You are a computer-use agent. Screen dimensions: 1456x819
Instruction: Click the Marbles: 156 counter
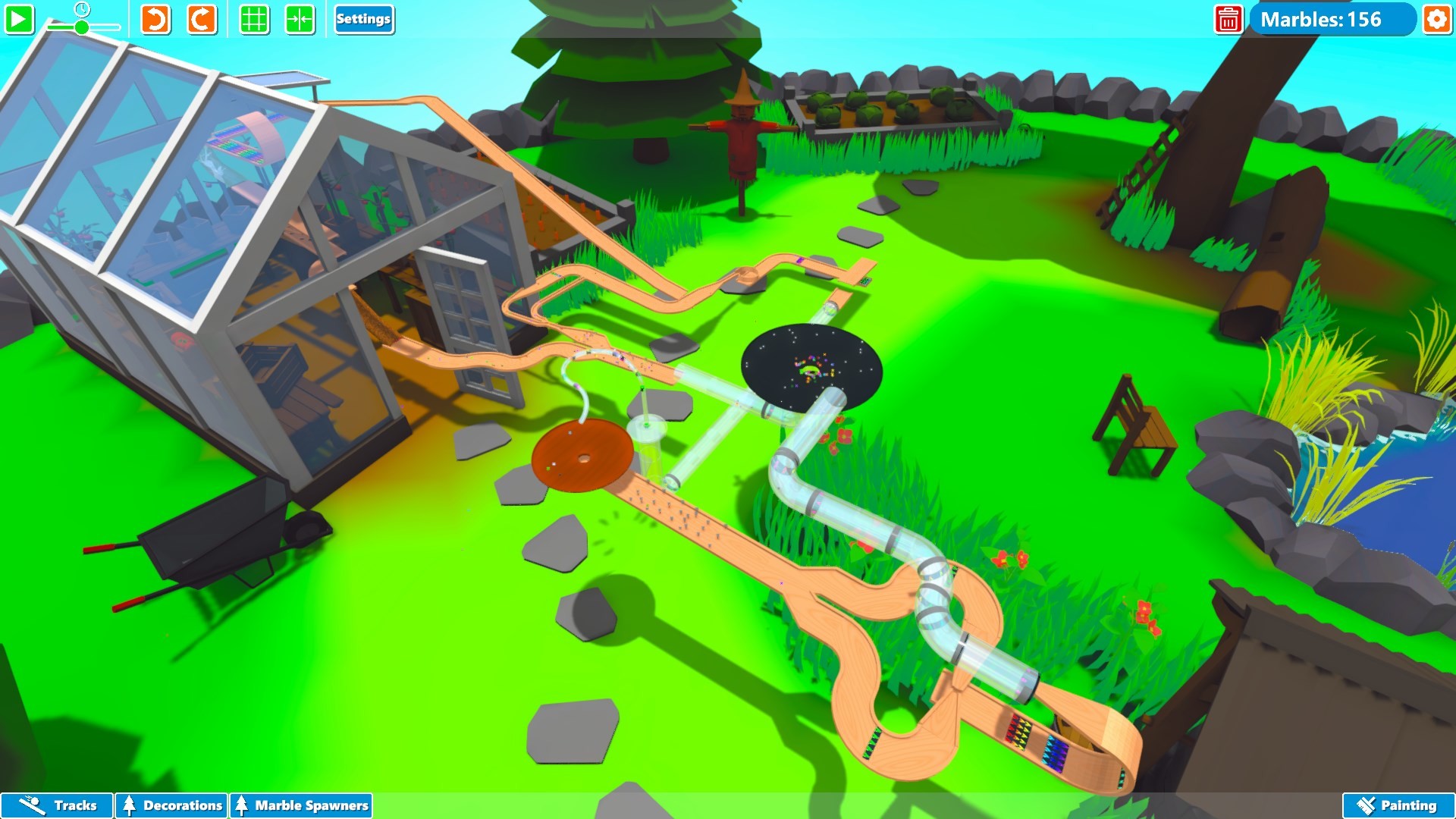point(1335,20)
